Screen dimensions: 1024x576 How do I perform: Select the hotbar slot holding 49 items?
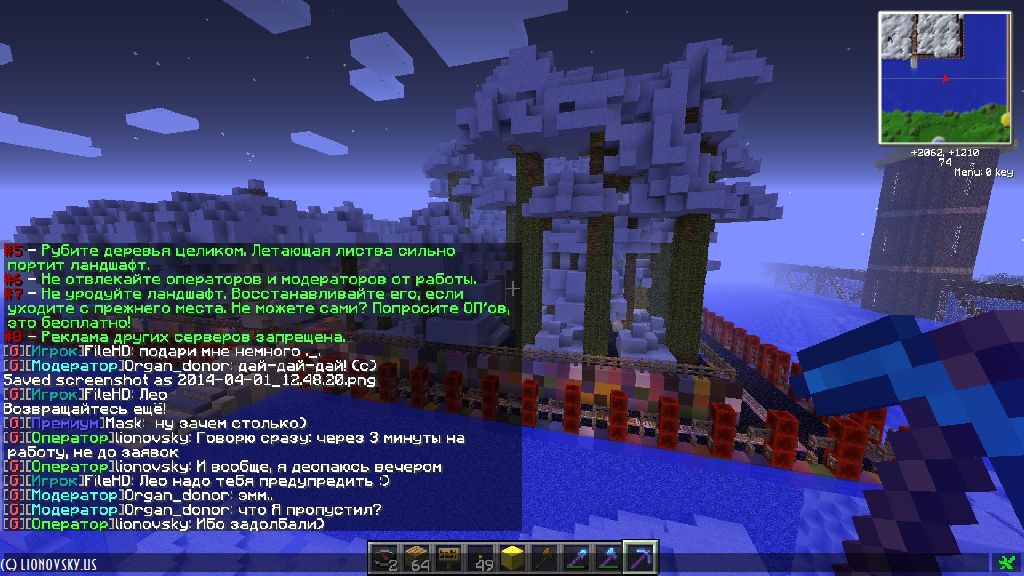tap(481, 557)
